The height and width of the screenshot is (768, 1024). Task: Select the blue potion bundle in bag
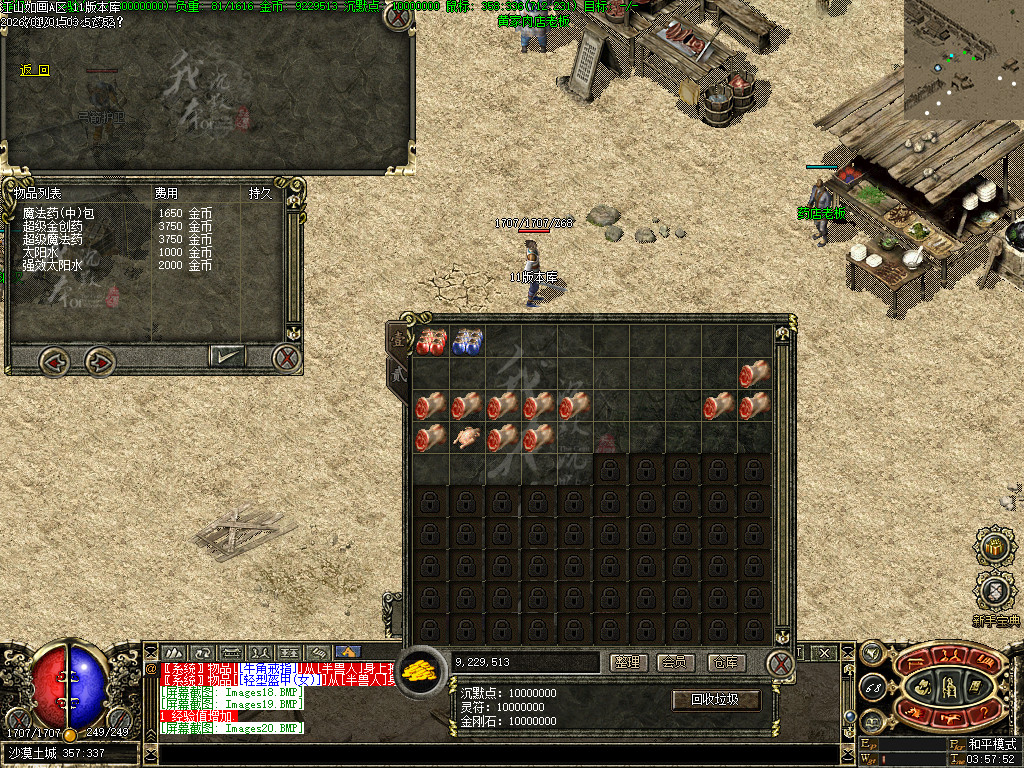(x=467, y=341)
